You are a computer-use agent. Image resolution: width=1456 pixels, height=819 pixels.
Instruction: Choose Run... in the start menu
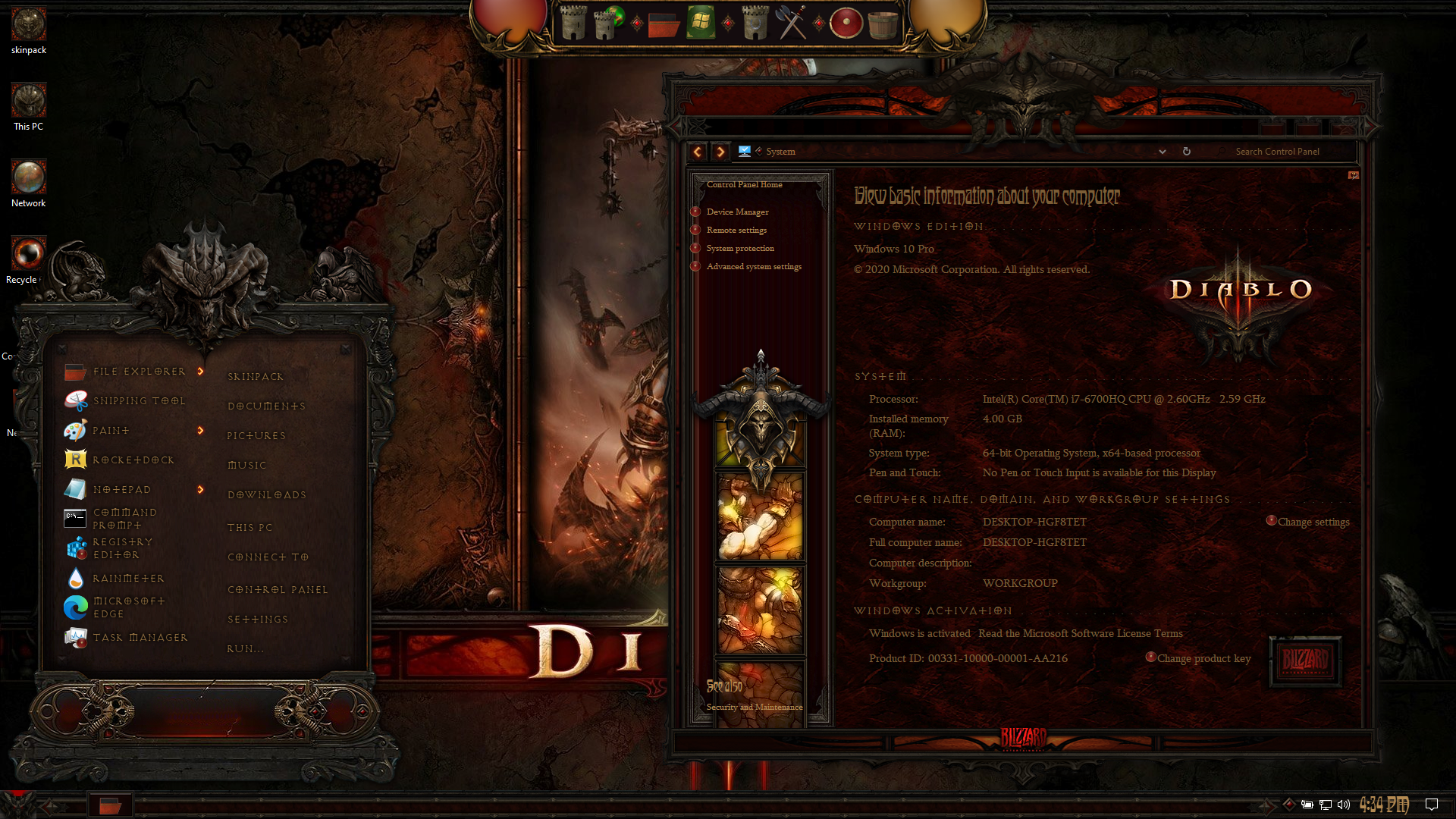click(x=246, y=649)
